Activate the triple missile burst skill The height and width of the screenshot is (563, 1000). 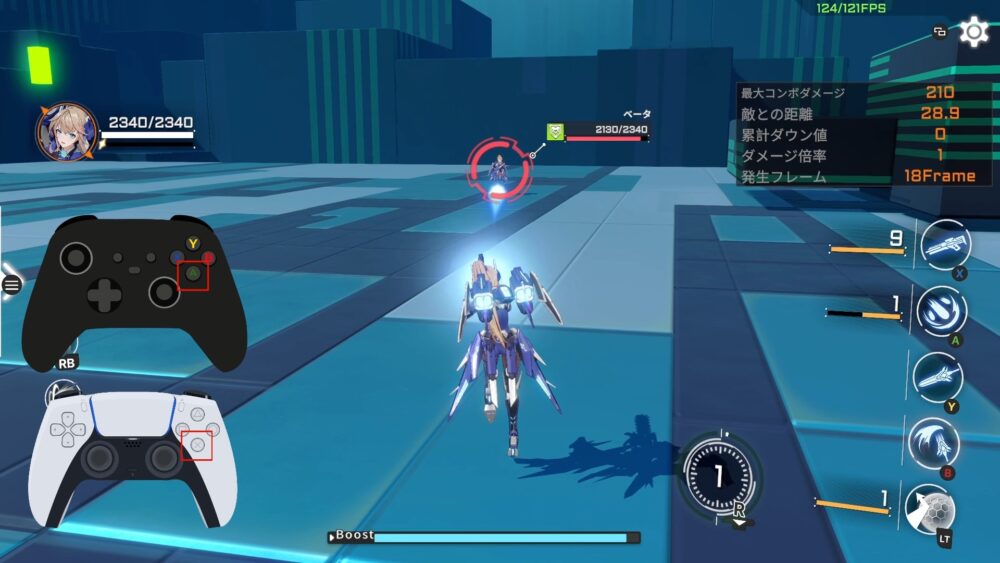pyautogui.click(x=941, y=310)
